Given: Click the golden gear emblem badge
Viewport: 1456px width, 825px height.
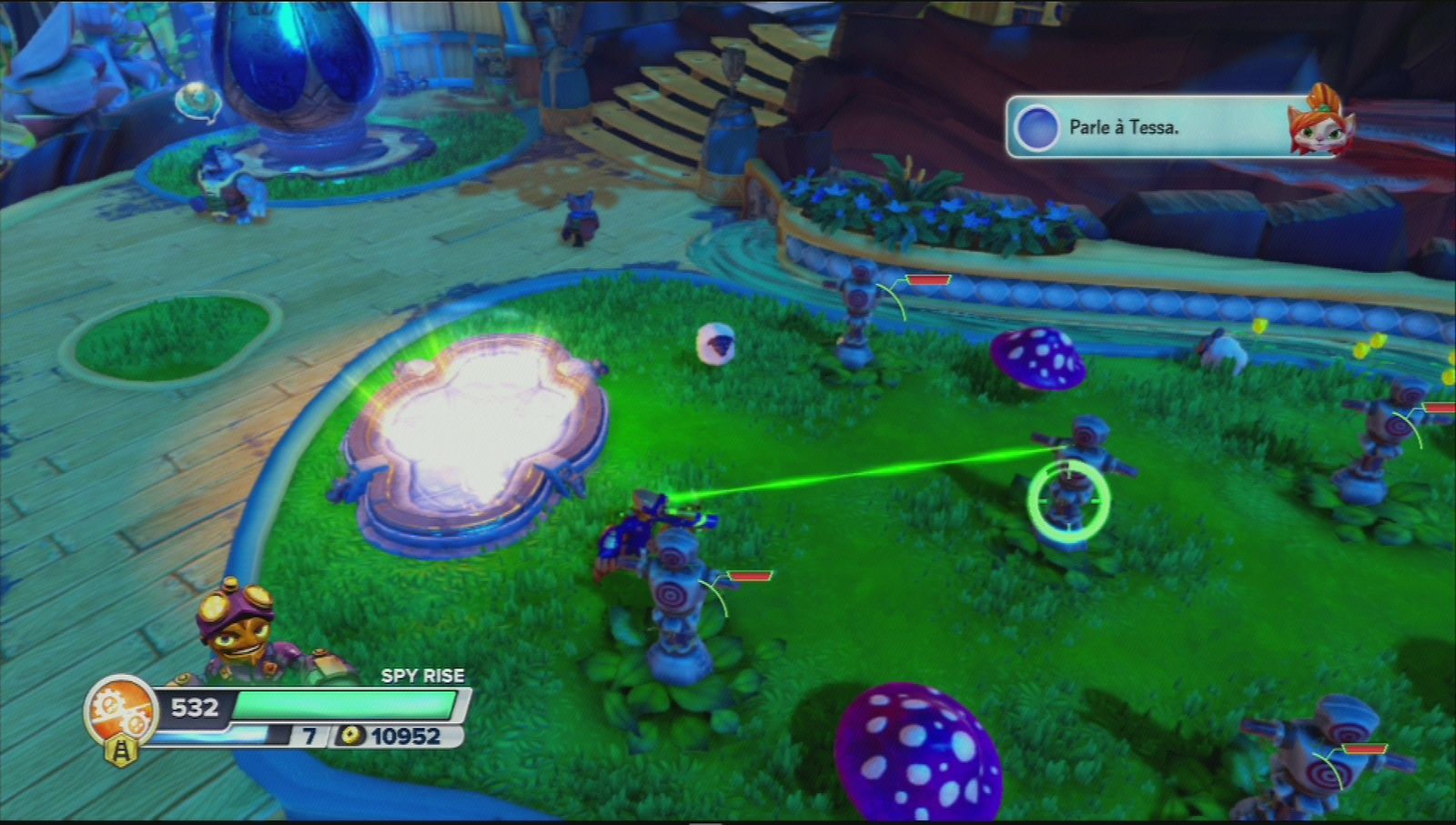Looking at the screenshot, I should tap(119, 709).
